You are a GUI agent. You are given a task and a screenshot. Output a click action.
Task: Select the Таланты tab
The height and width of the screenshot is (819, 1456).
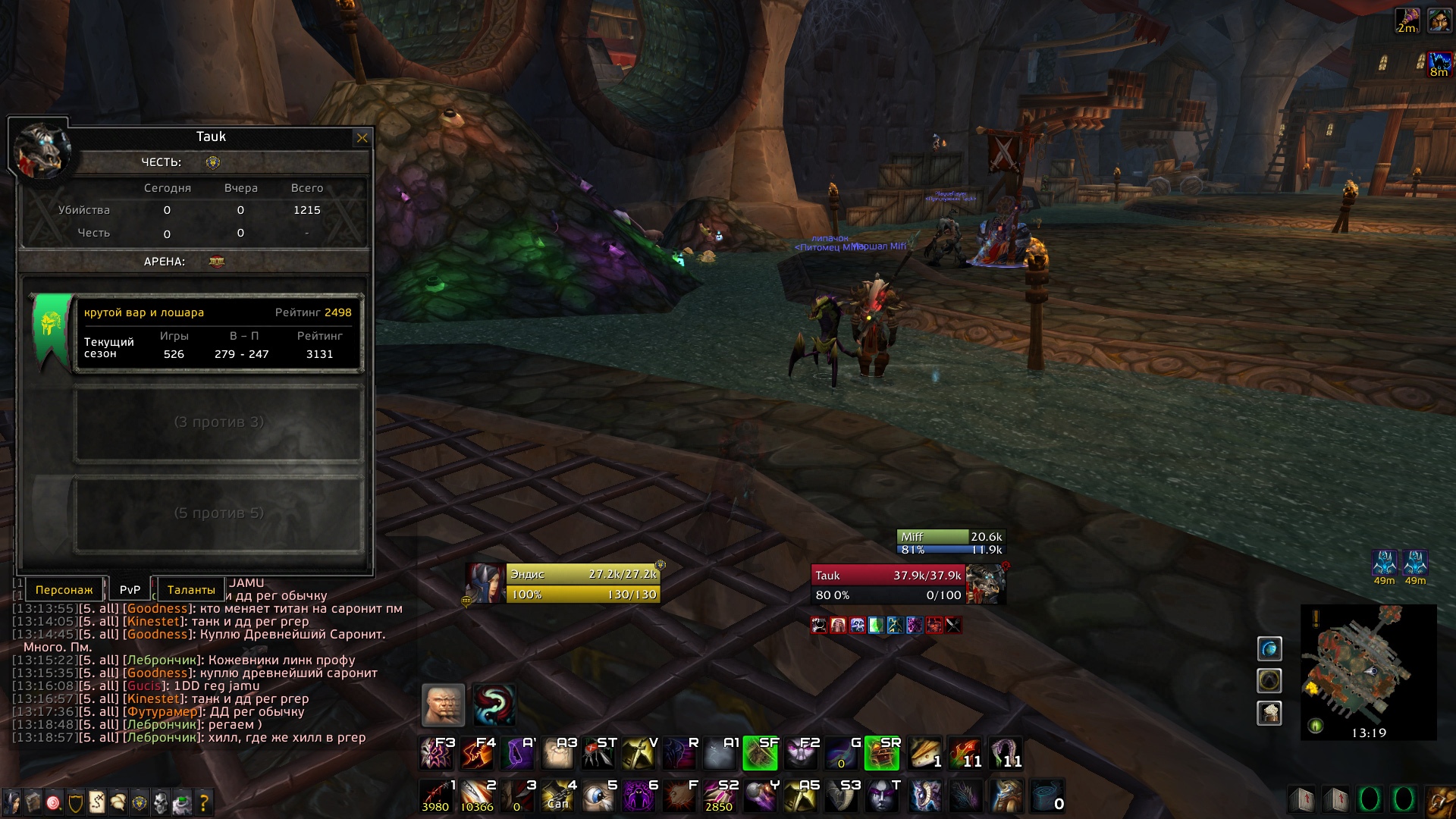[x=190, y=590]
